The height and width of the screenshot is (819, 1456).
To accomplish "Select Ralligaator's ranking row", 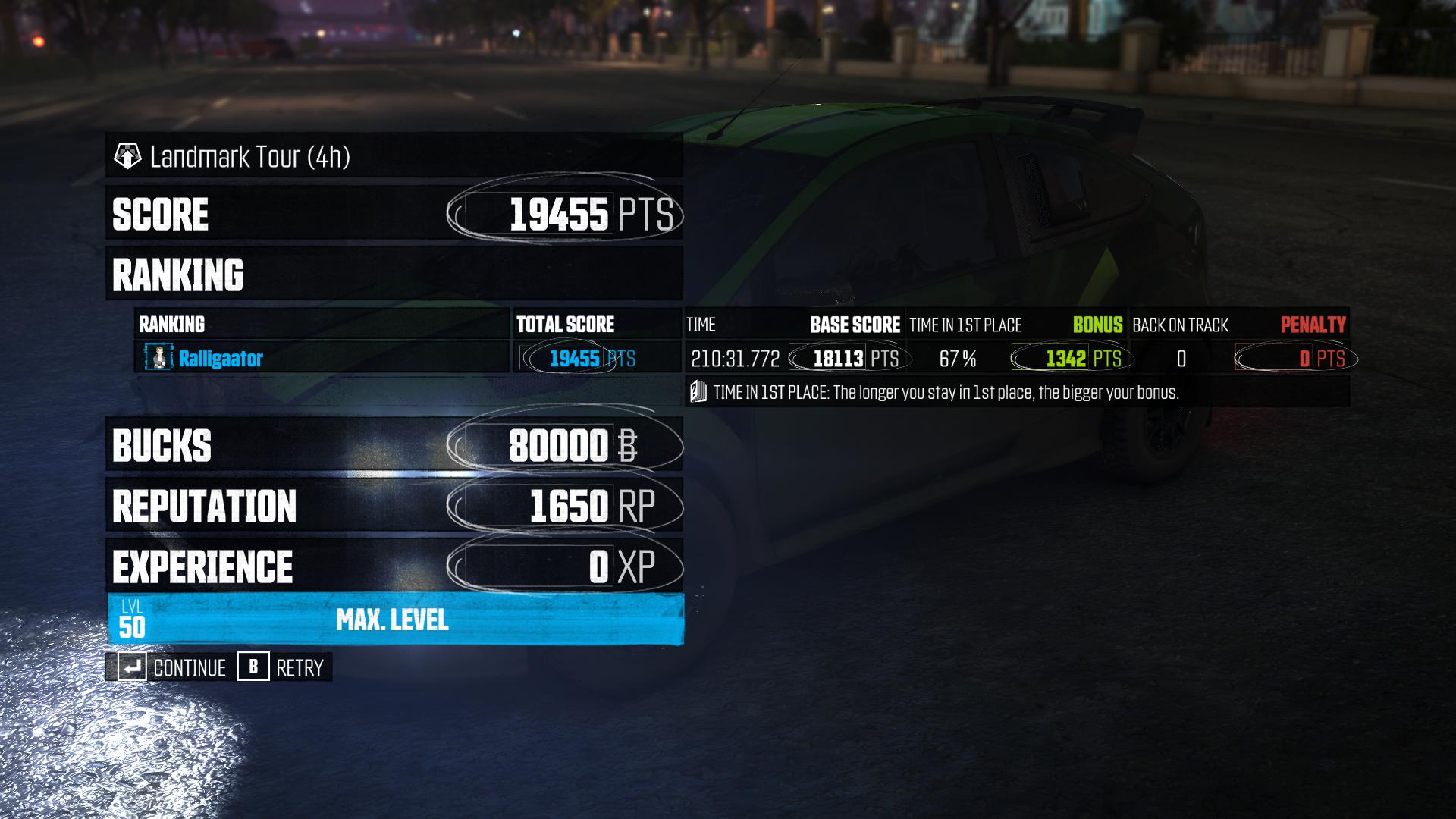I will pos(322,358).
